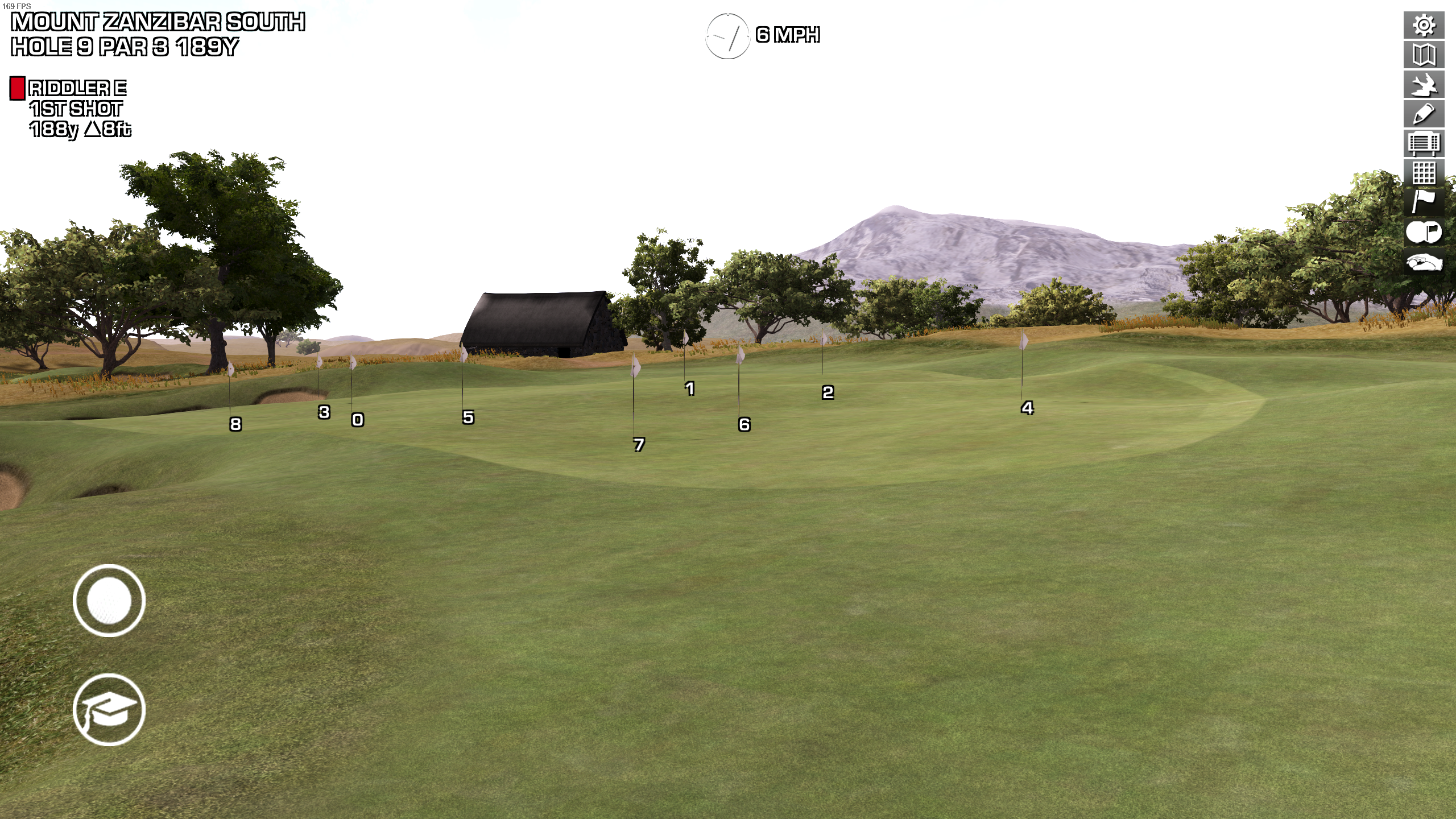1456x819 pixels.
Task: Select the pencil edit tool
Action: click(x=1424, y=114)
